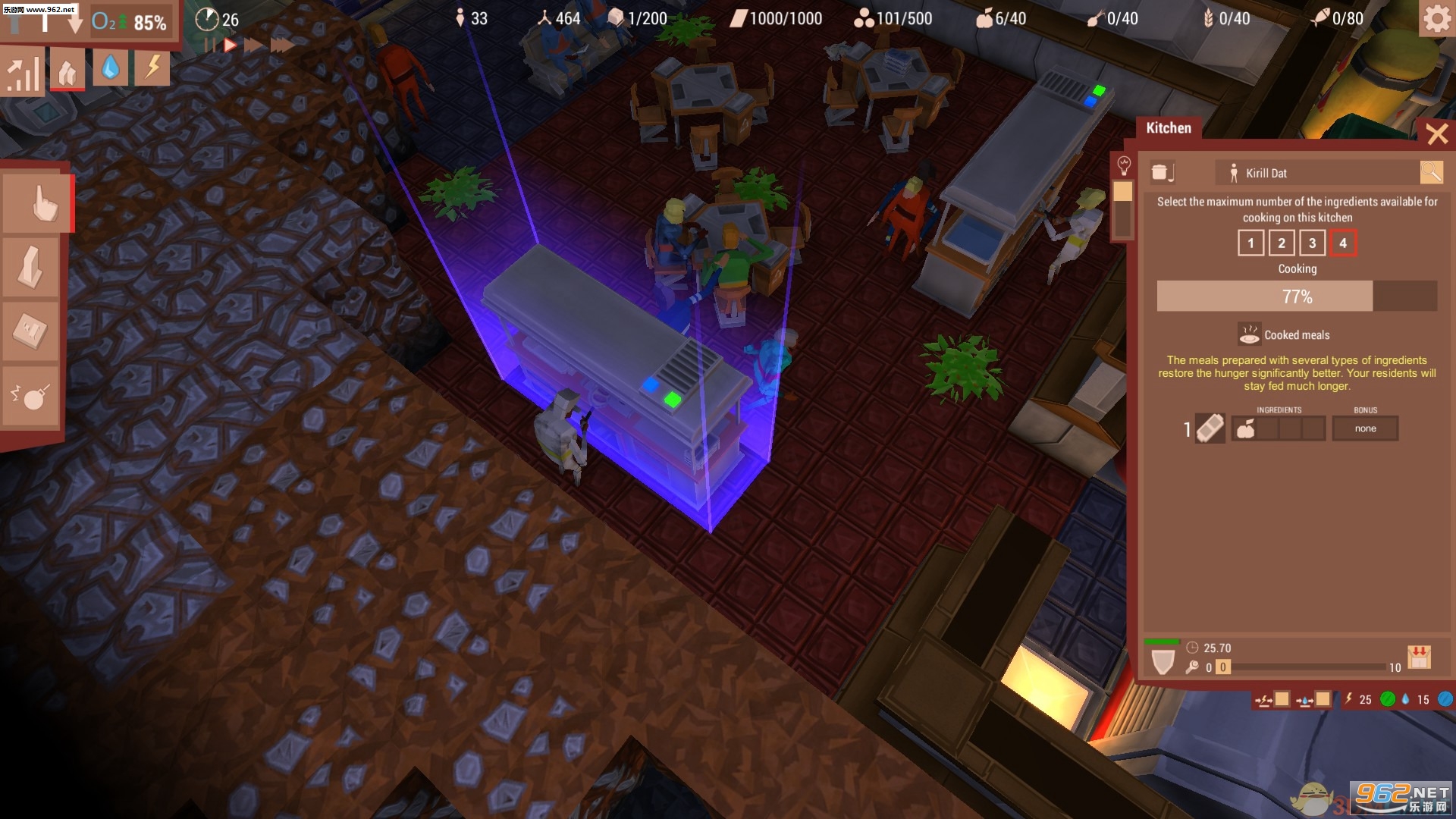Locate worker Kirill Dat with magnifier button
The width and height of the screenshot is (1456, 819).
[x=1431, y=173]
